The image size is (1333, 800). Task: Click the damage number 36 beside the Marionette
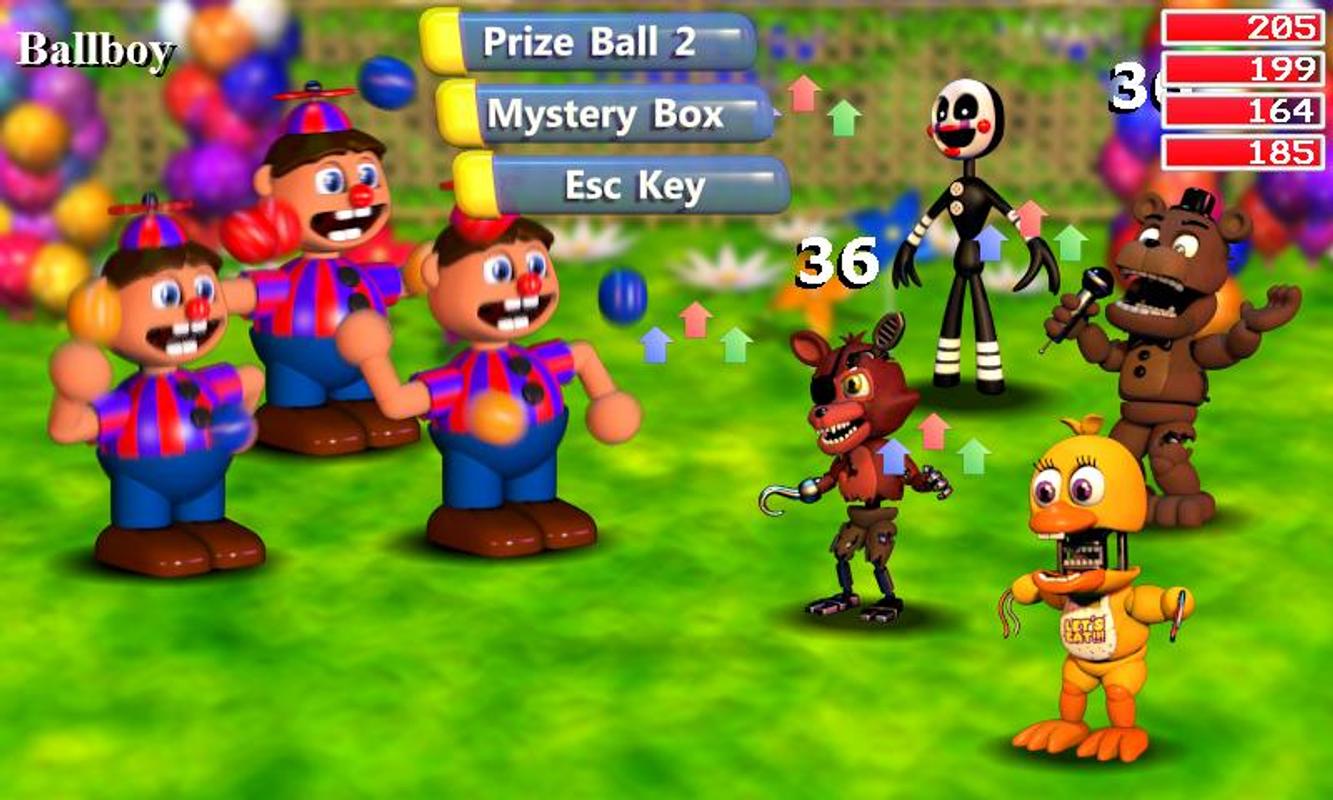pos(838,262)
